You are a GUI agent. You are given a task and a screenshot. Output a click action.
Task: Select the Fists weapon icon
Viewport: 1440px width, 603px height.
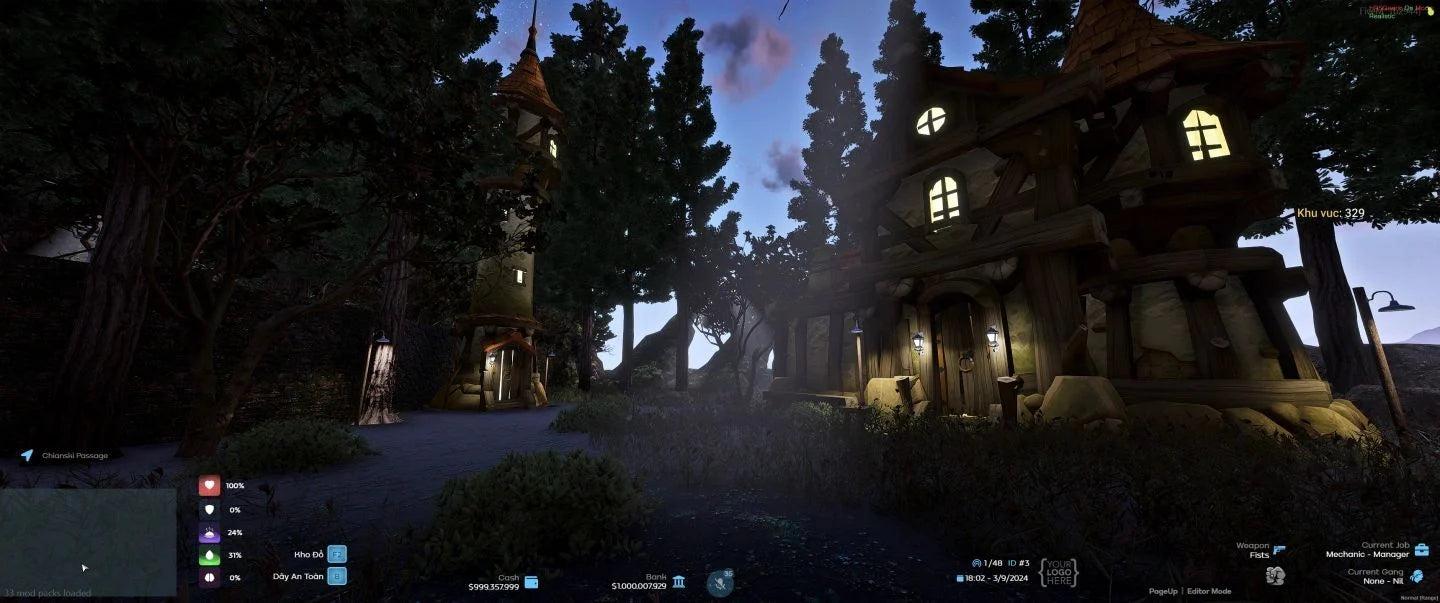1274,575
